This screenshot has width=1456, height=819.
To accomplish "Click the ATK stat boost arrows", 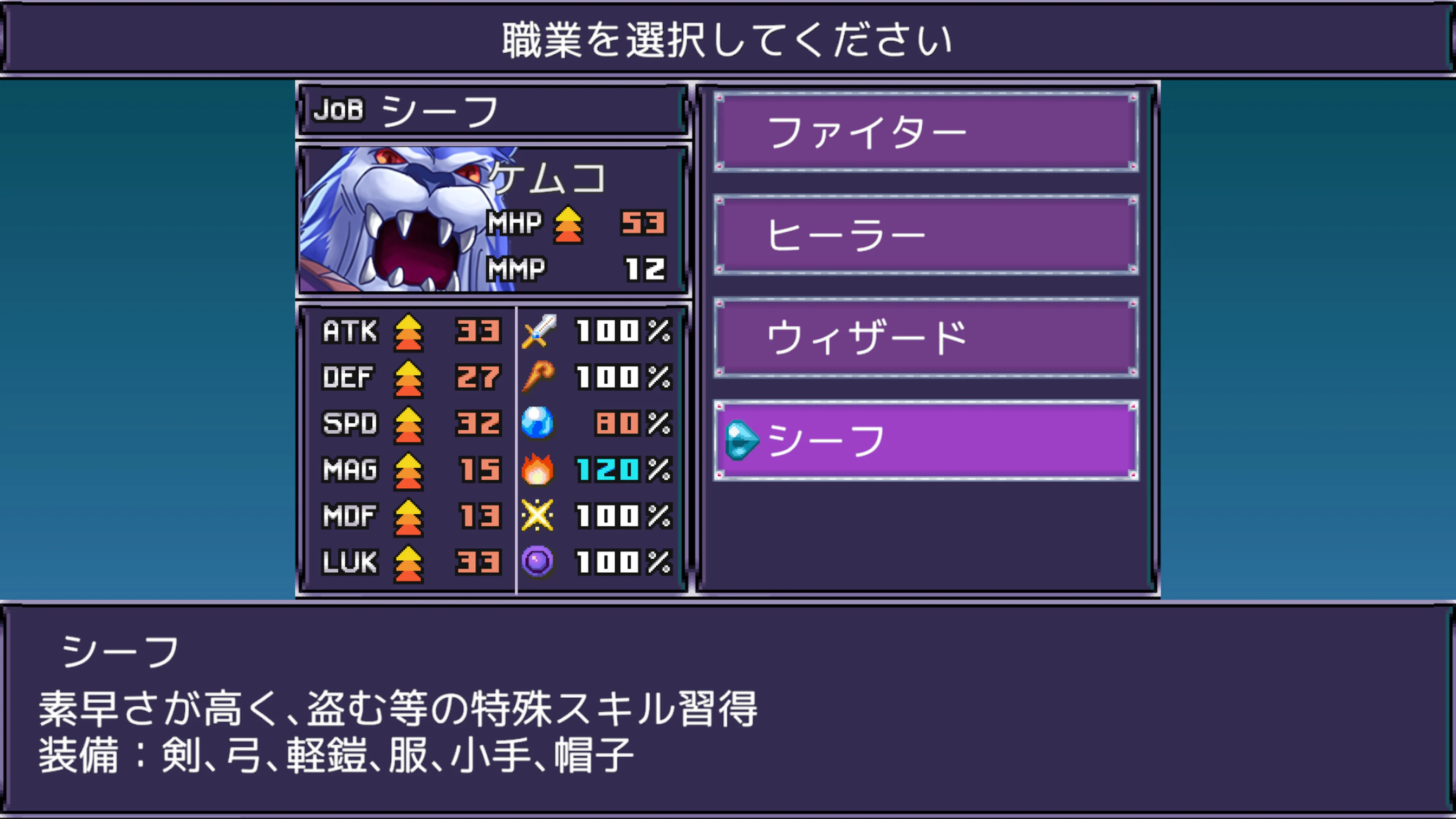I will click(x=409, y=334).
